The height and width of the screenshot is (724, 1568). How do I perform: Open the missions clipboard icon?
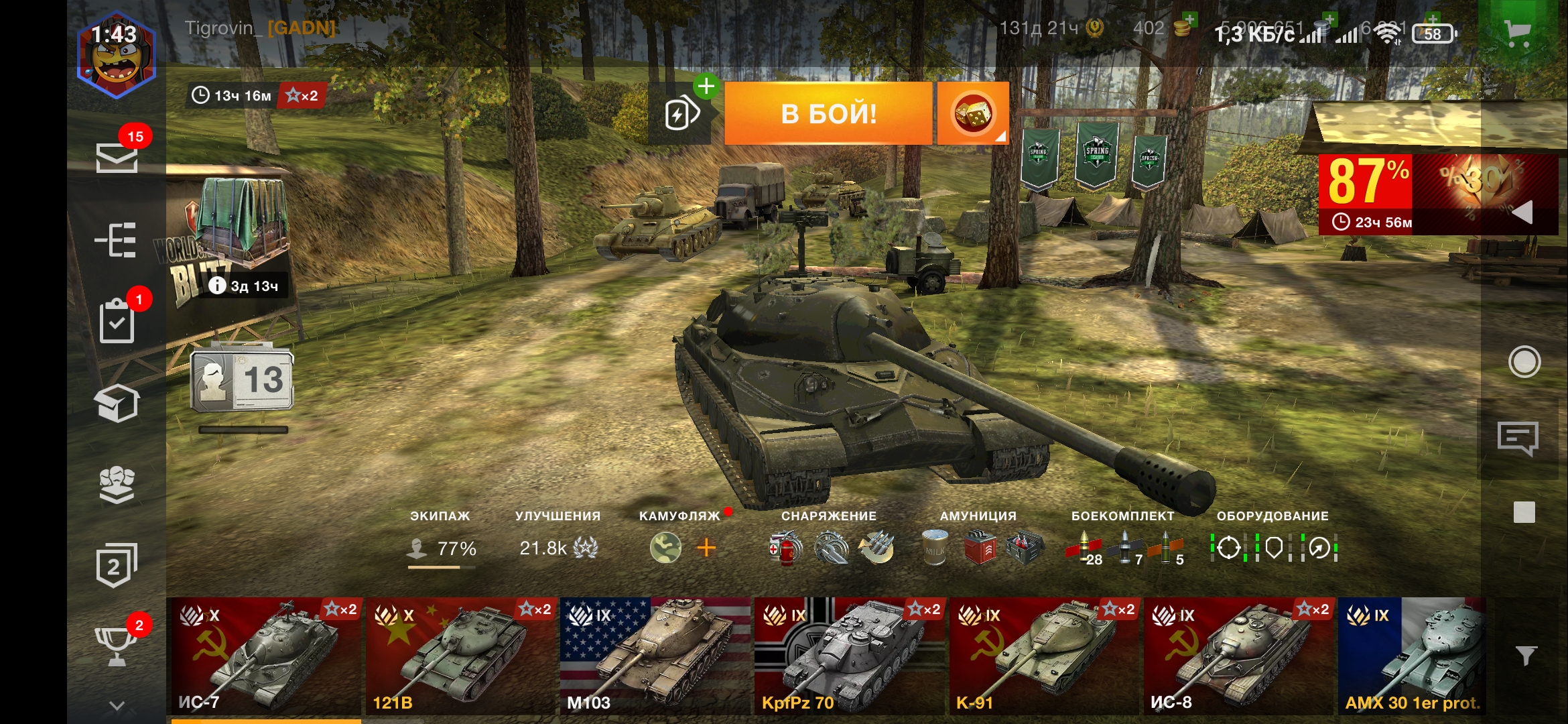coord(117,322)
